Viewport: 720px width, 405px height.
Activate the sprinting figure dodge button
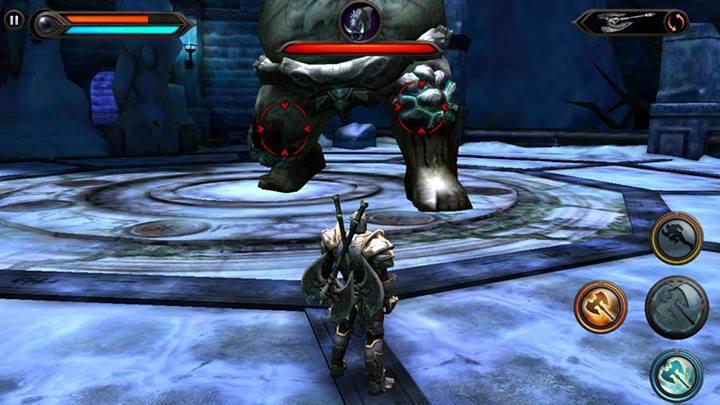pos(676,238)
